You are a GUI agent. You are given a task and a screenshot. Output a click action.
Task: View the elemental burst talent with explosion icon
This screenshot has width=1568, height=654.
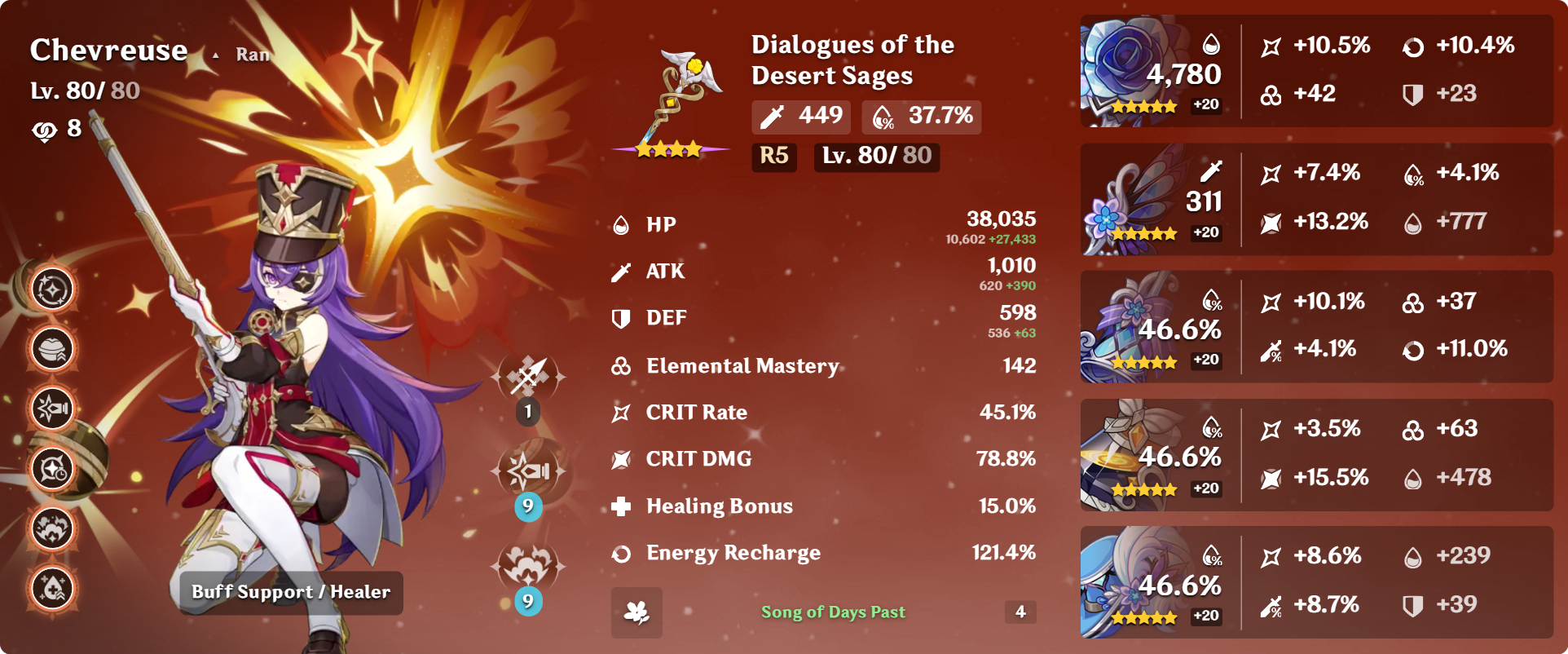pyautogui.click(x=528, y=566)
